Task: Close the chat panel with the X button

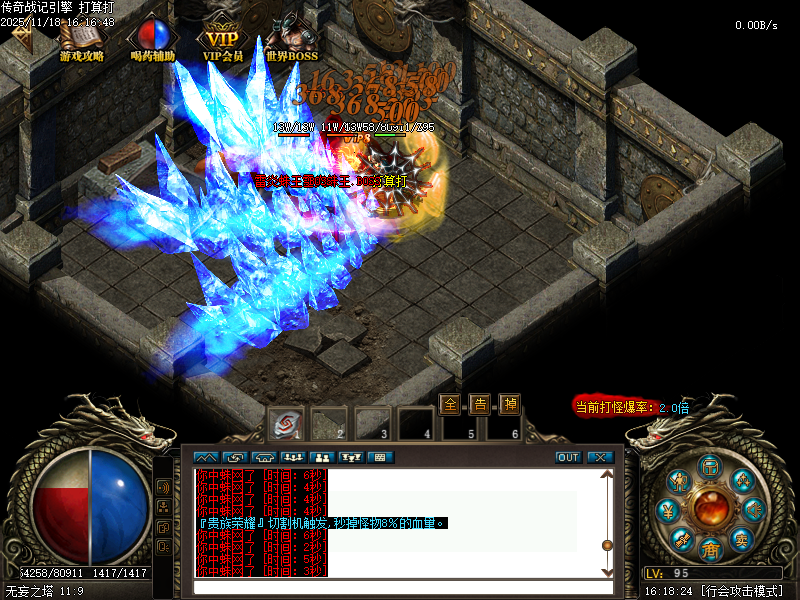Action: pyautogui.click(x=599, y=457)
